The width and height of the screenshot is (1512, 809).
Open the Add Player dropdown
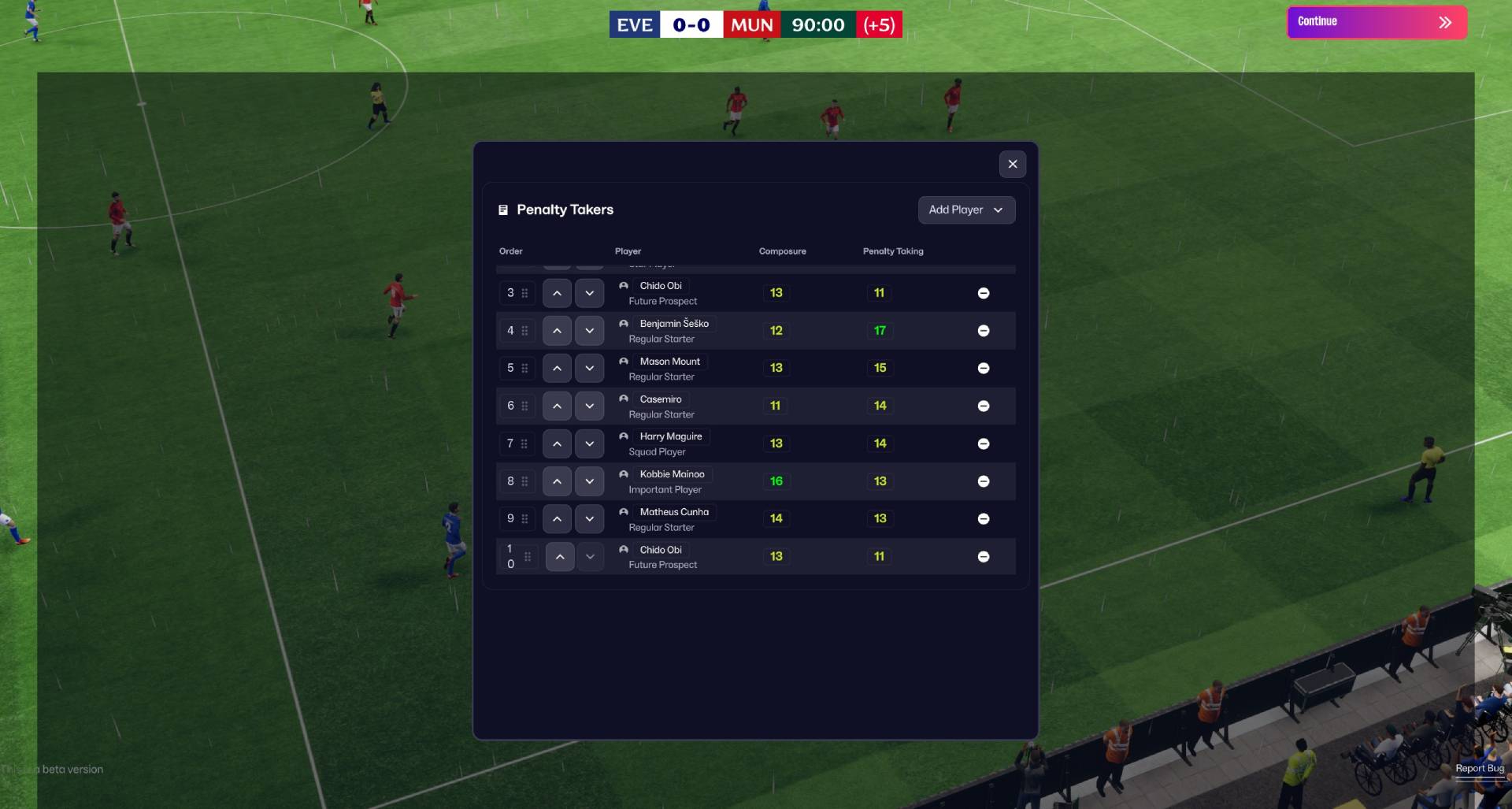[966, 210]
